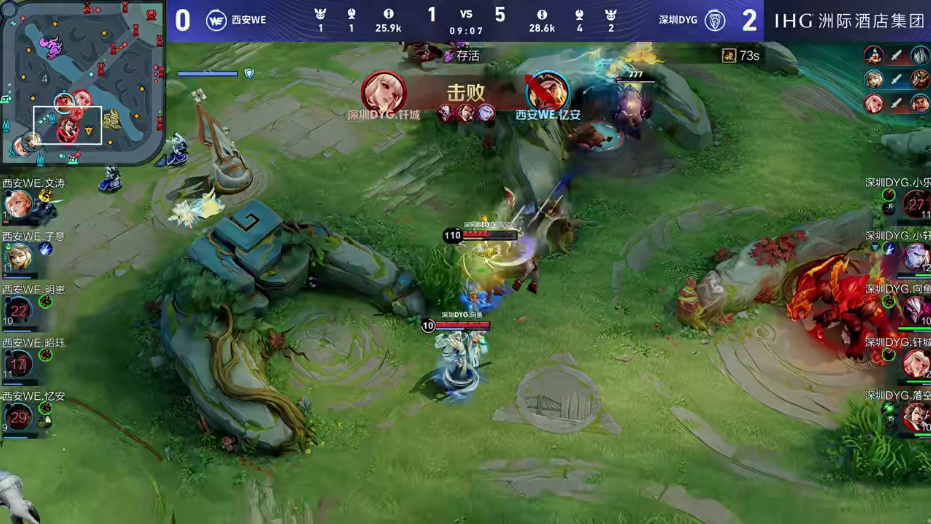Select 深圳DYG.小乐 player portrait

point(915,204)
